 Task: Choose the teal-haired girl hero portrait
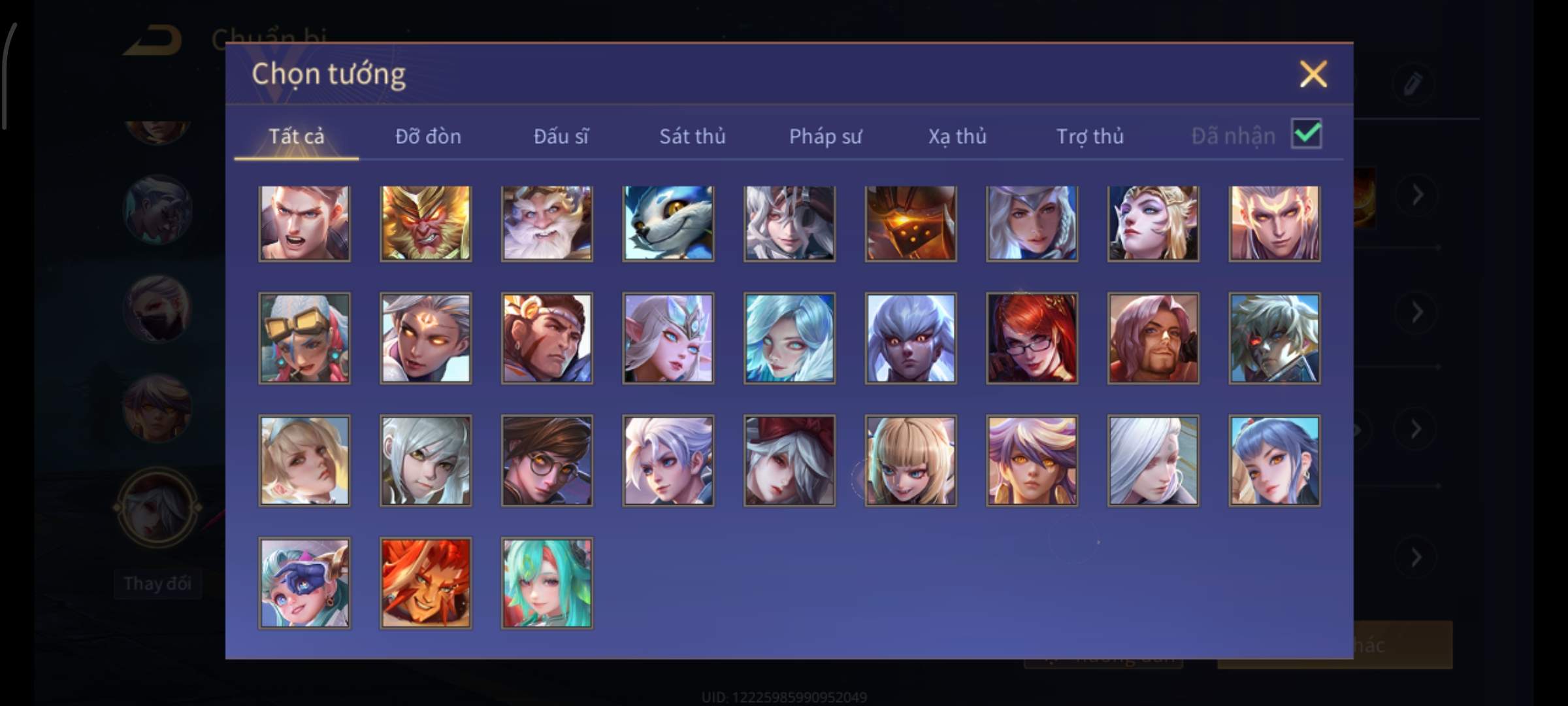547,583
